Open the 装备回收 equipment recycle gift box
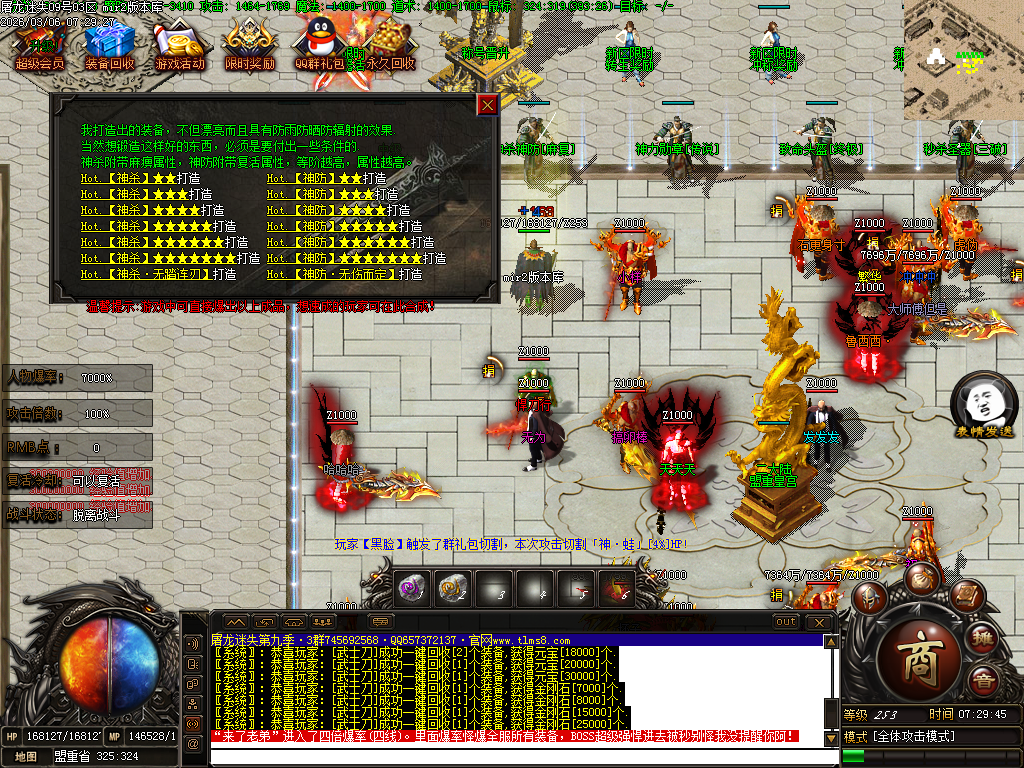 (110, 47)
